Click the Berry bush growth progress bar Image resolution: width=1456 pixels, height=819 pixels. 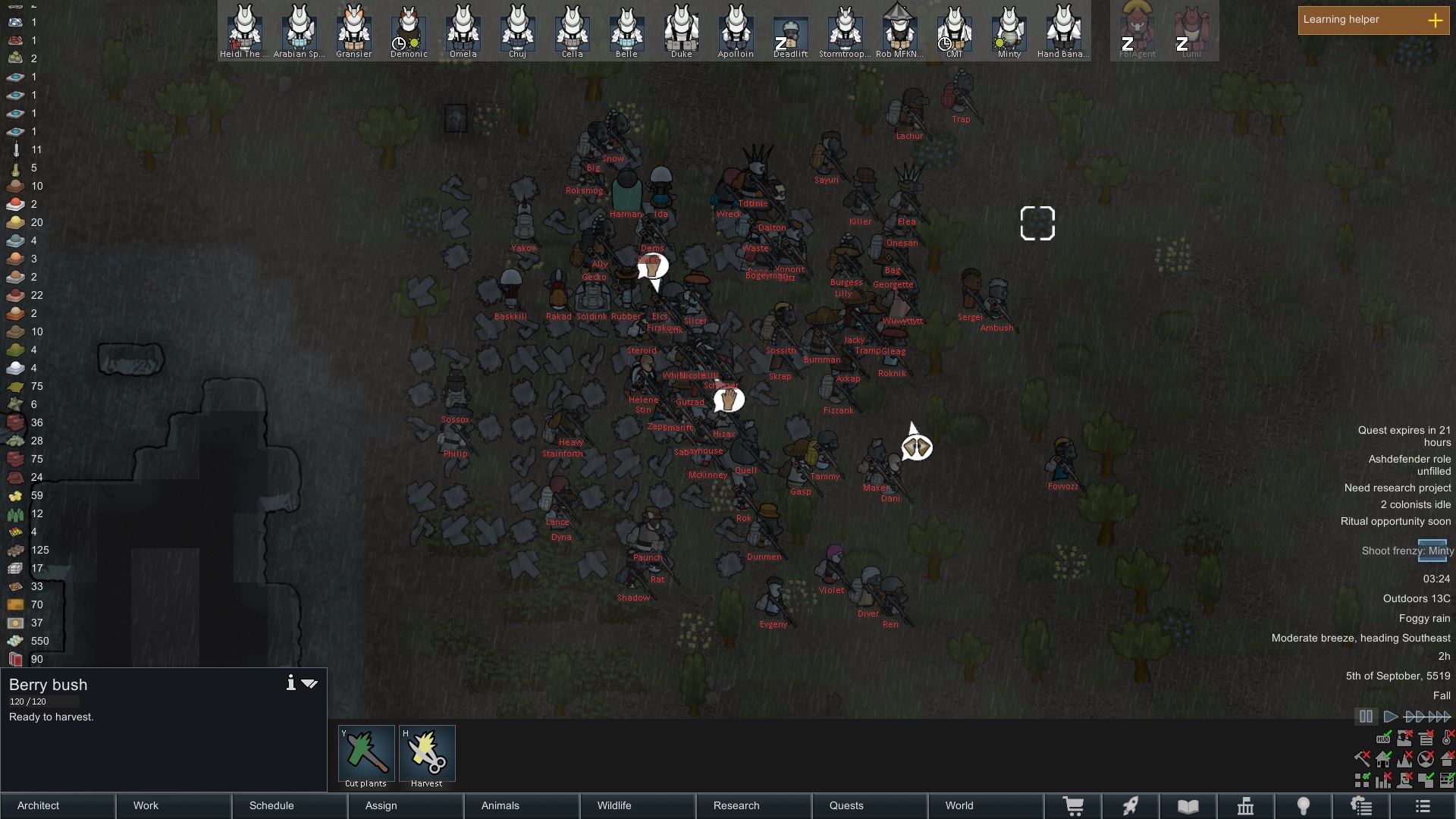coord(44,701)
